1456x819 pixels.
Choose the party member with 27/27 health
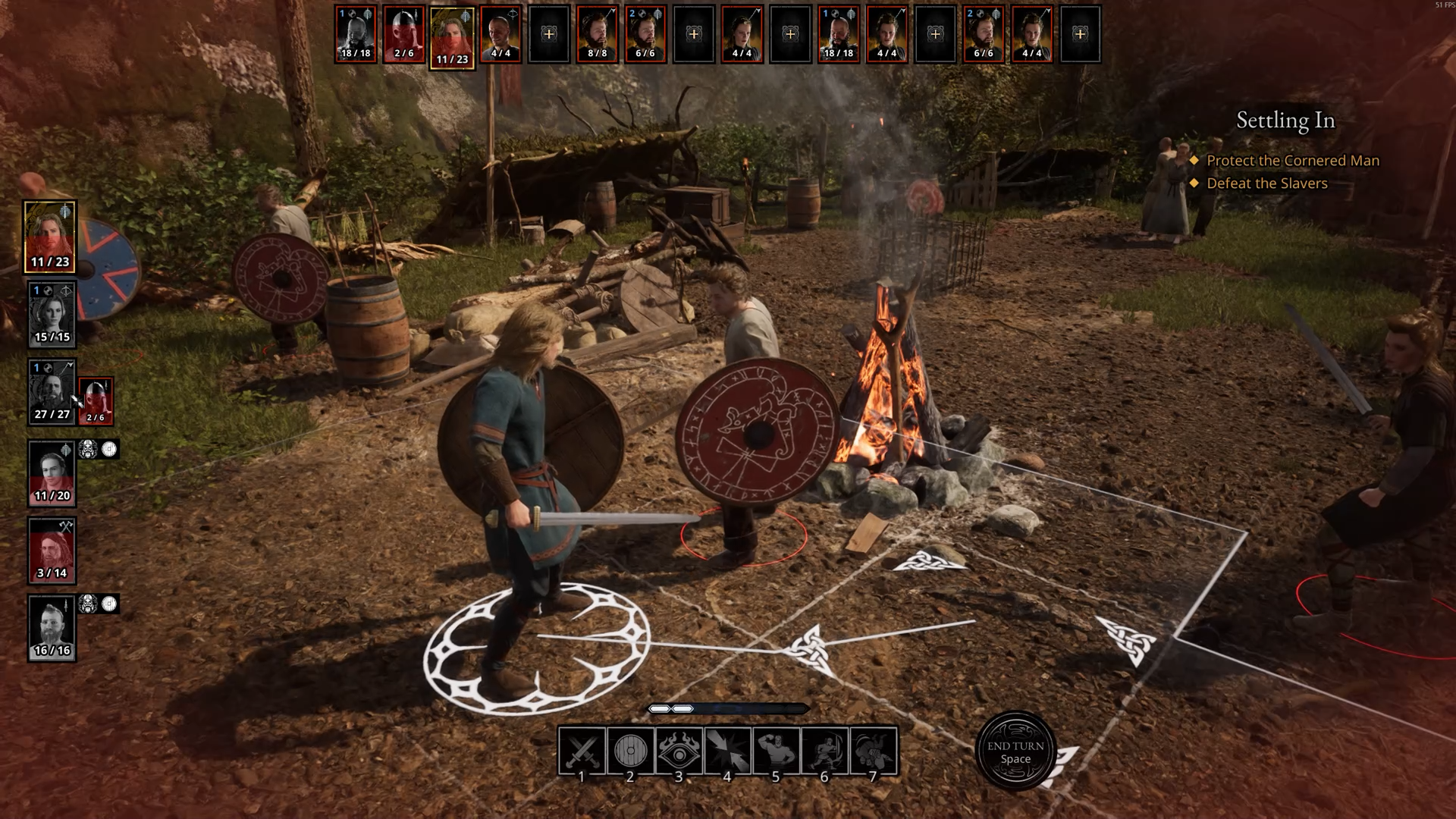[x=52, y=391]
